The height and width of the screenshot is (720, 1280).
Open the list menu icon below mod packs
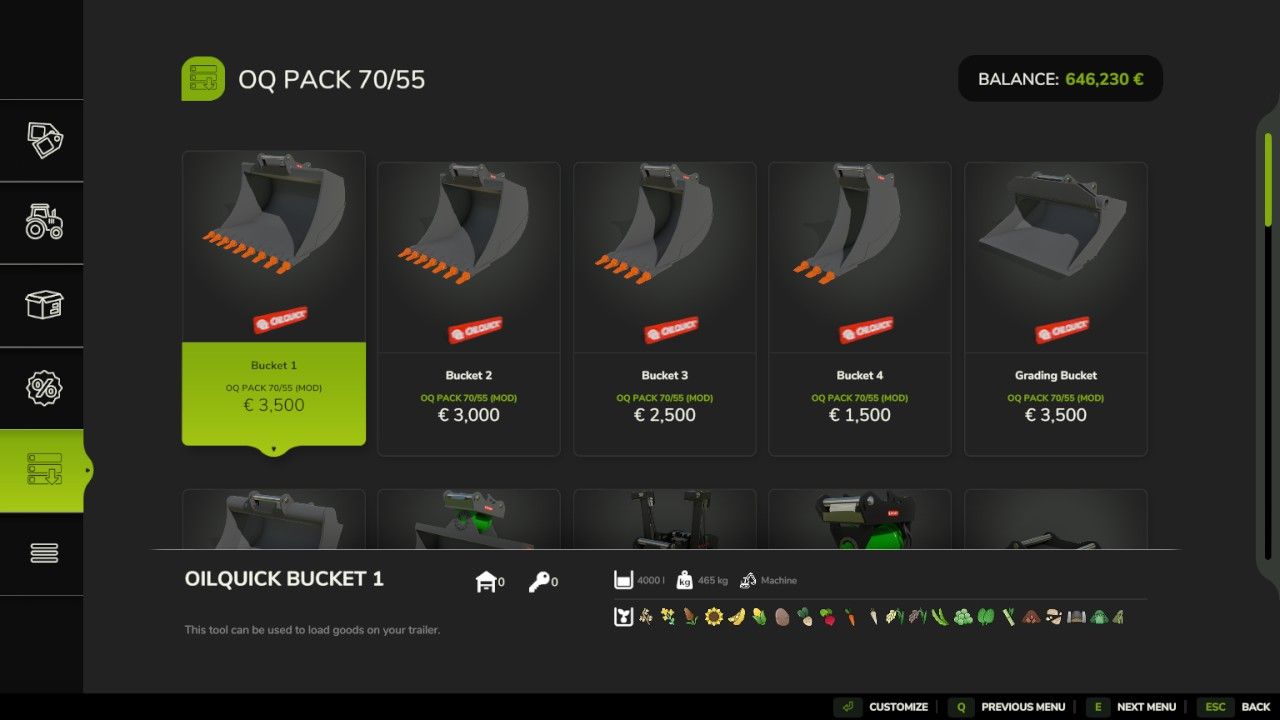(42, 553)
